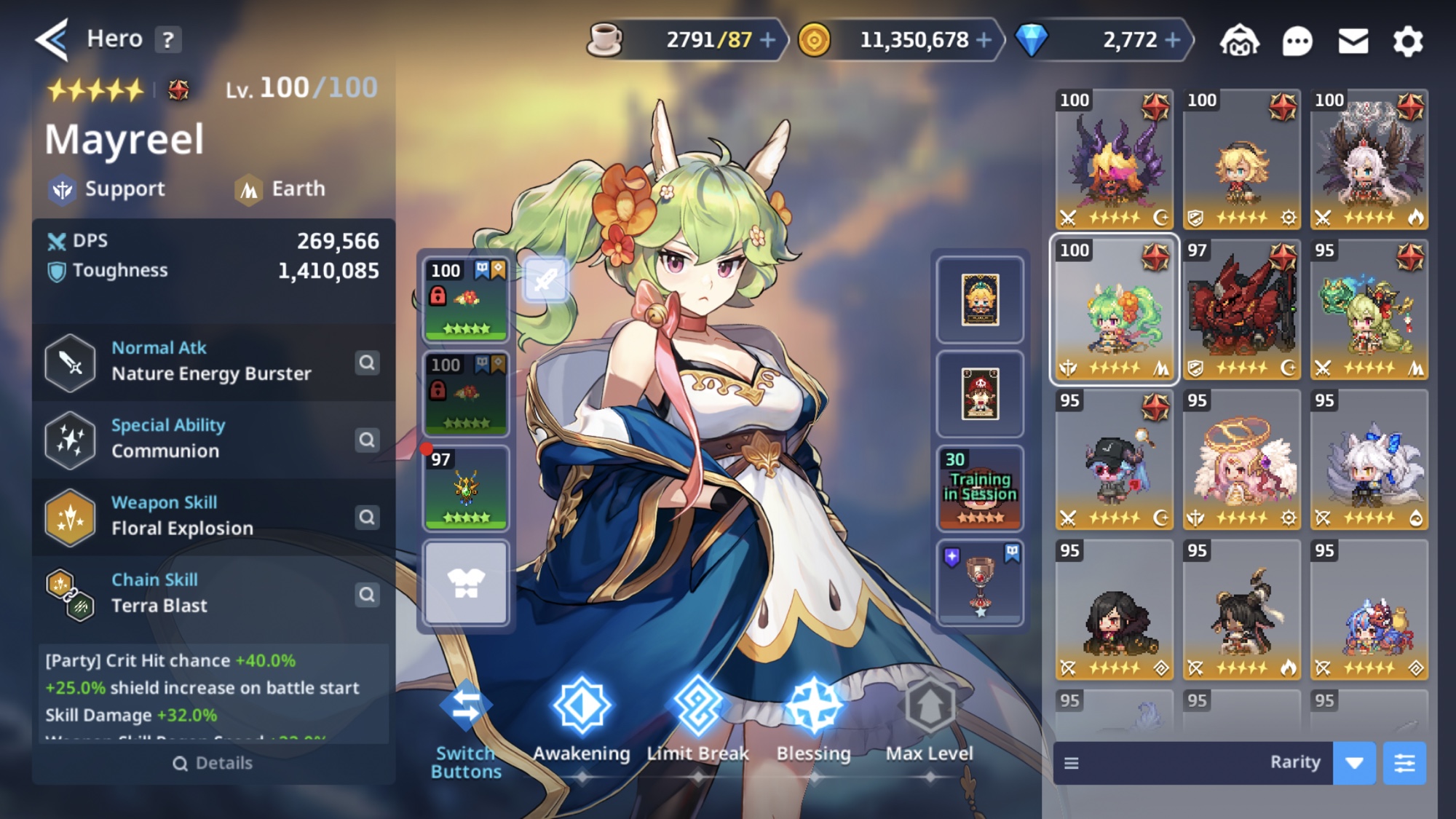The height and width of the screenshot is (819, 1456).
Task: Open the Awakening menu
Action: pyautogui.click(x=582, y=721)
